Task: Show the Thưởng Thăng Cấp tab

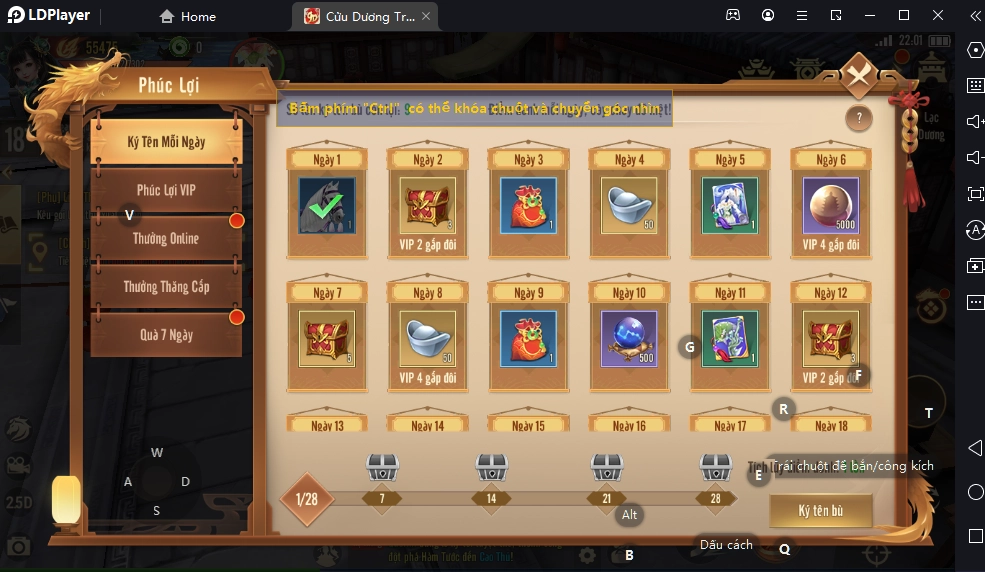Action: coord(166,287)
